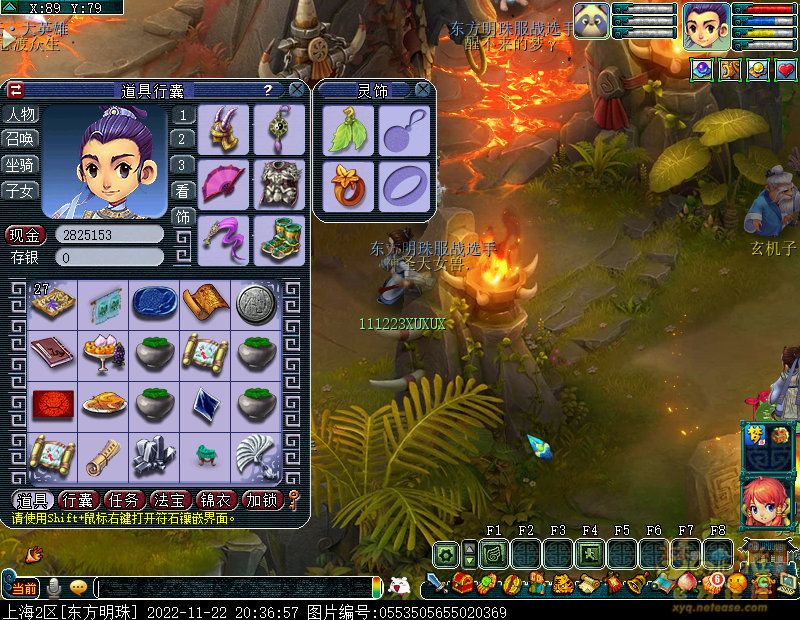Open the inventory help question mark
The height and width of the screenshot is (620, 800).
pos(267,90)
